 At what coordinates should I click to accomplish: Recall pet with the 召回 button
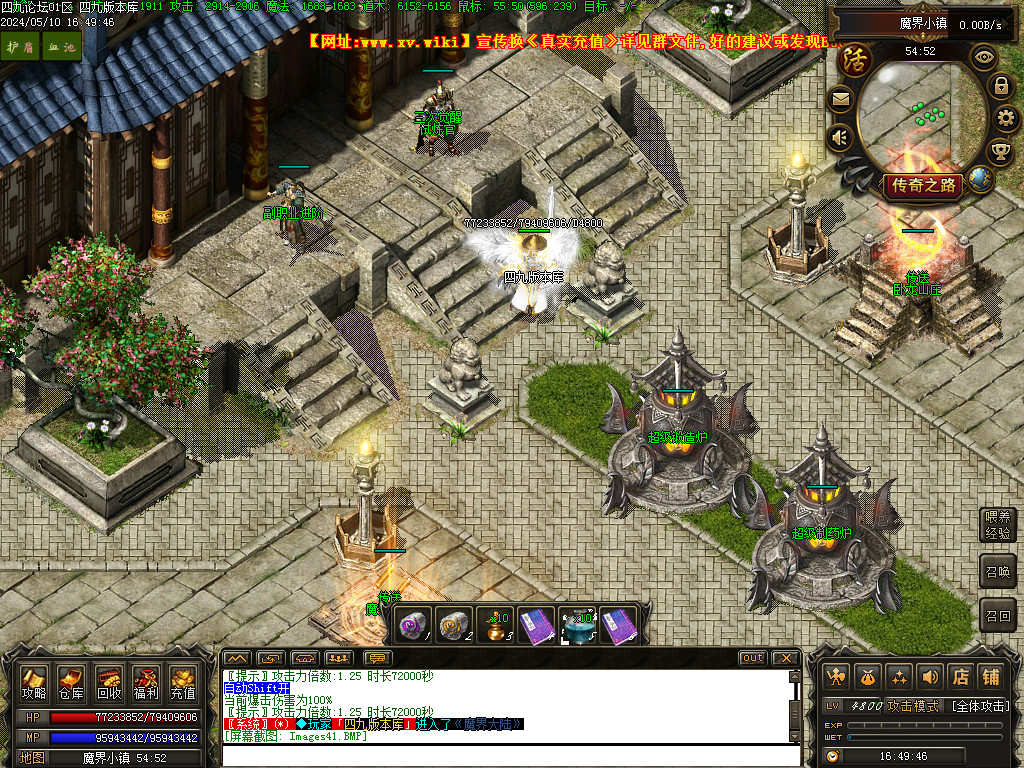click(x=998, y=615)
